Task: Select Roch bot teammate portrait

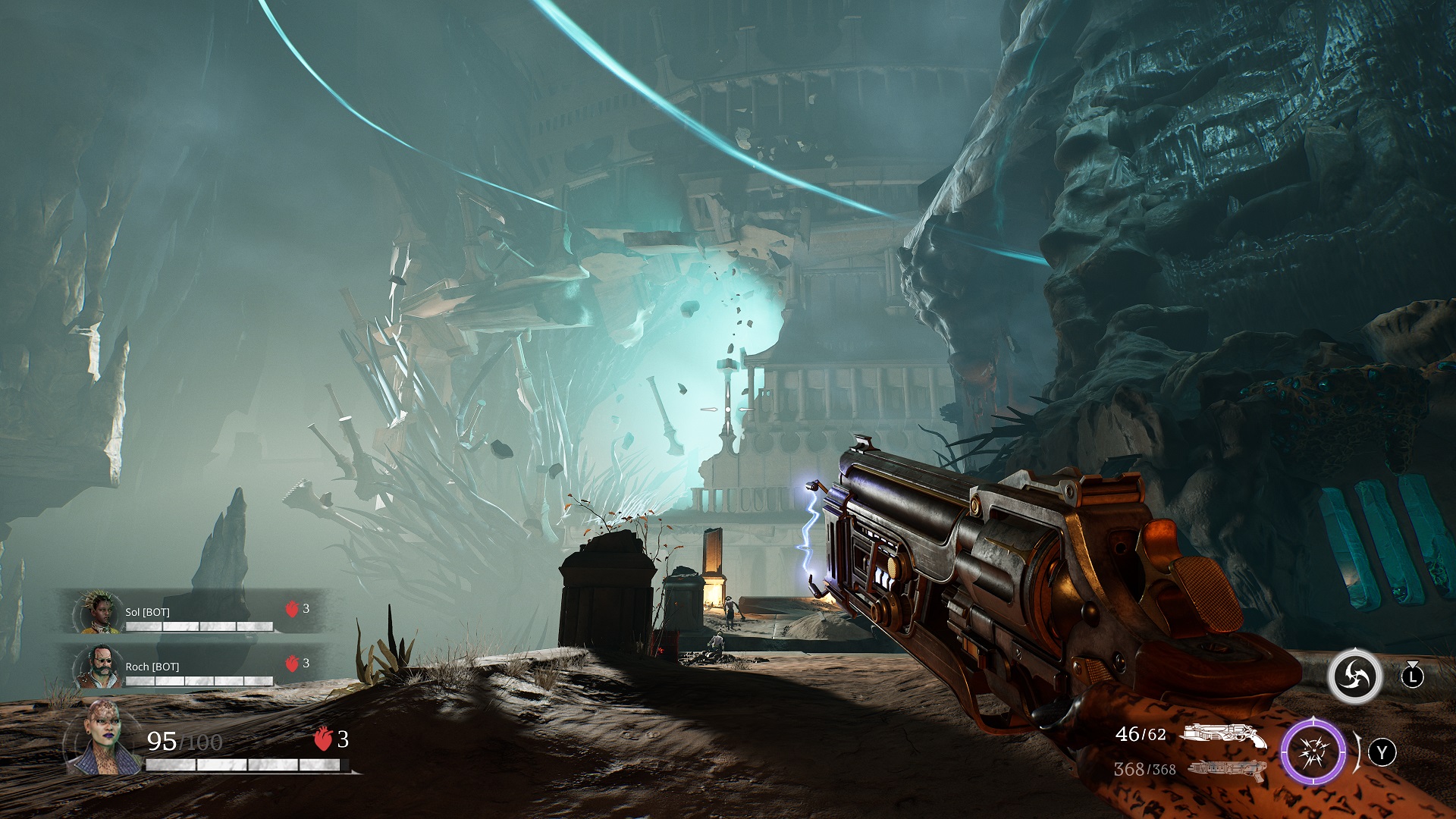Action: pos(99,667)
